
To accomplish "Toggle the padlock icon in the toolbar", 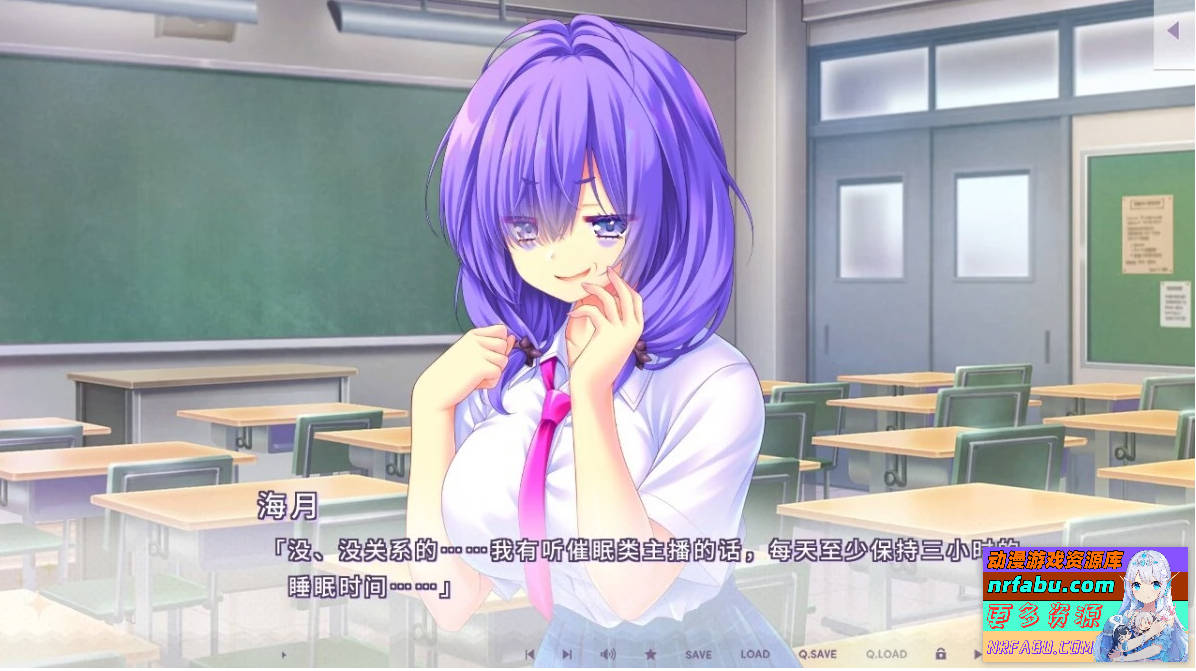I will point(940,654).
